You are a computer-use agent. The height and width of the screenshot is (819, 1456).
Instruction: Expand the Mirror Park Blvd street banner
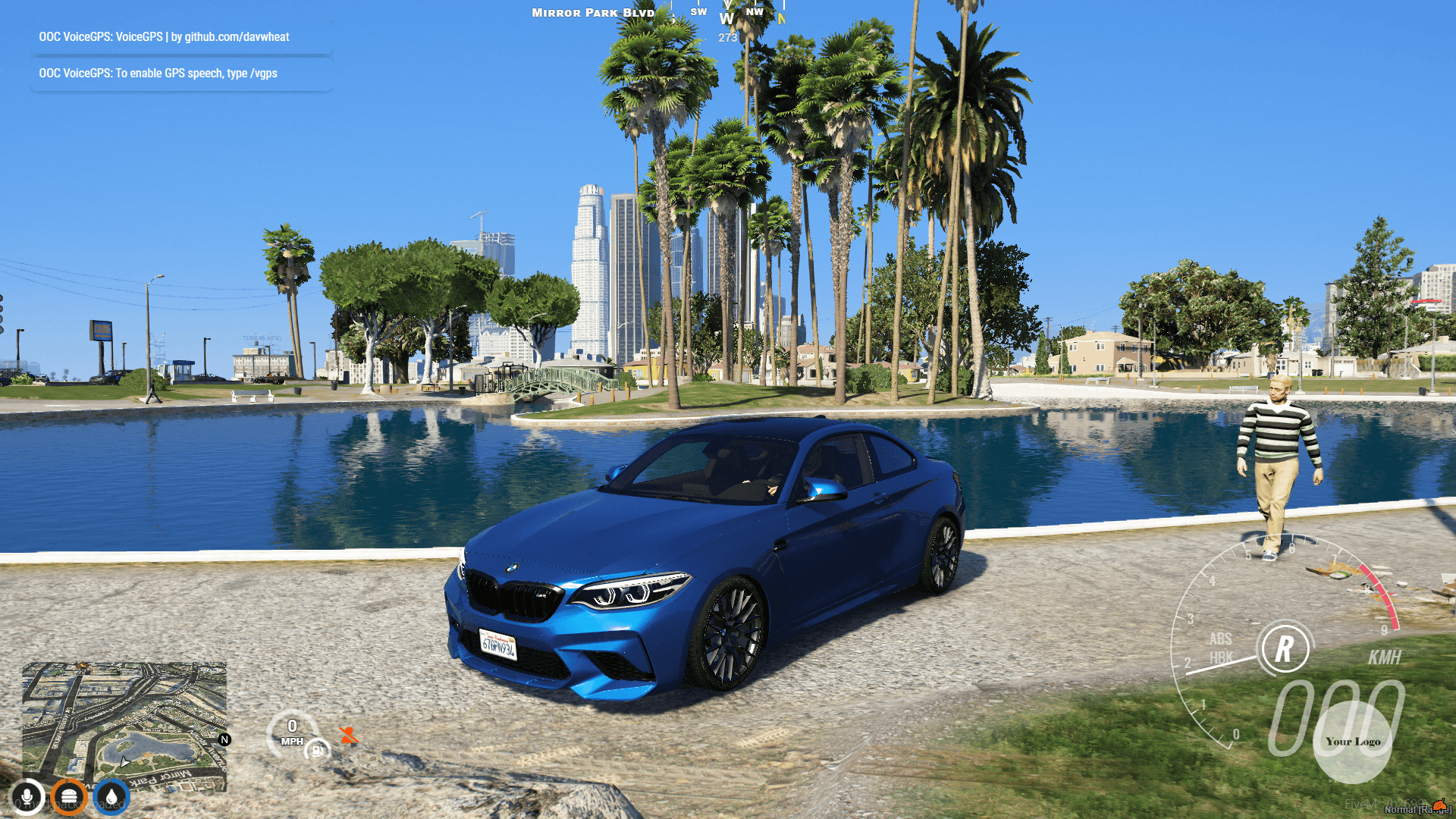(x=593, y=13)
